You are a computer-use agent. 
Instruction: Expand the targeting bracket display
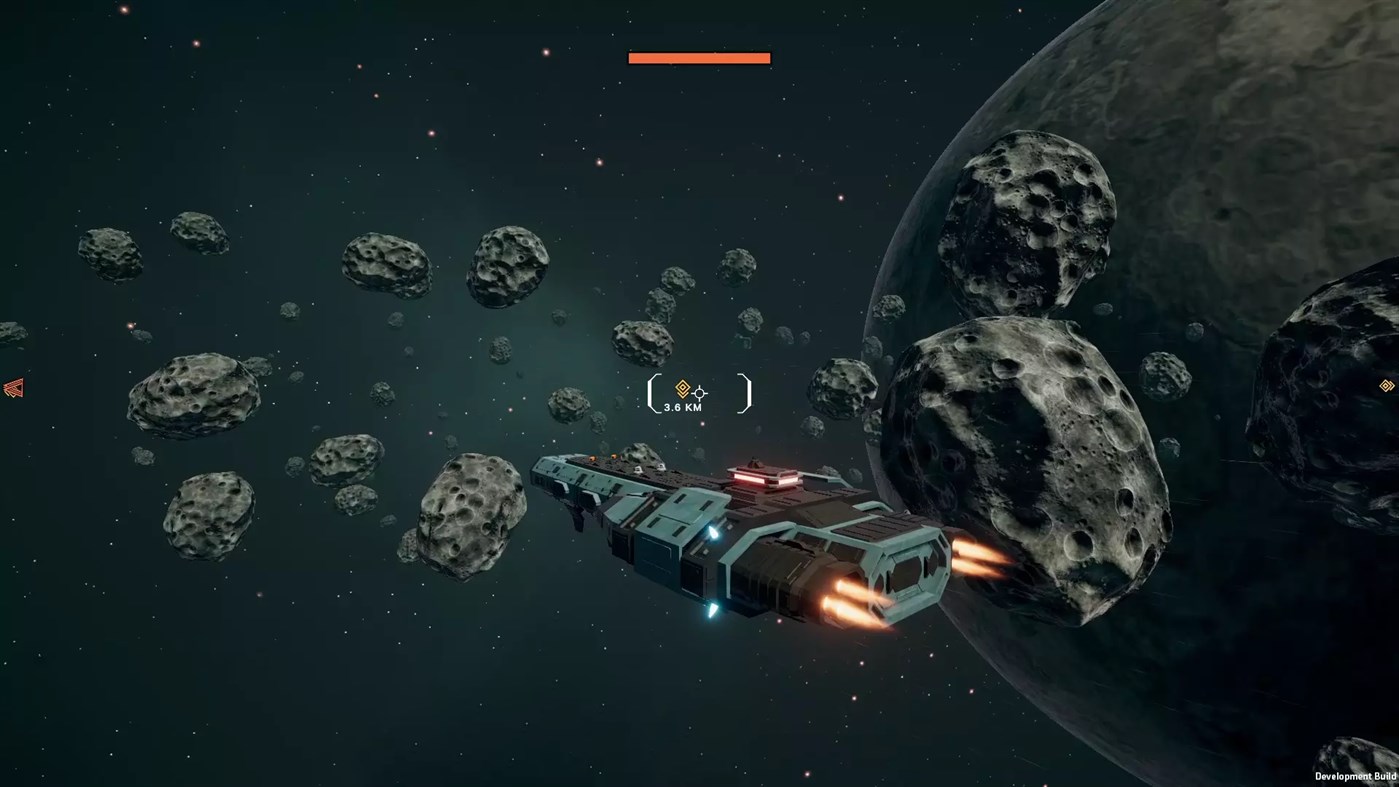click(697, 393)
